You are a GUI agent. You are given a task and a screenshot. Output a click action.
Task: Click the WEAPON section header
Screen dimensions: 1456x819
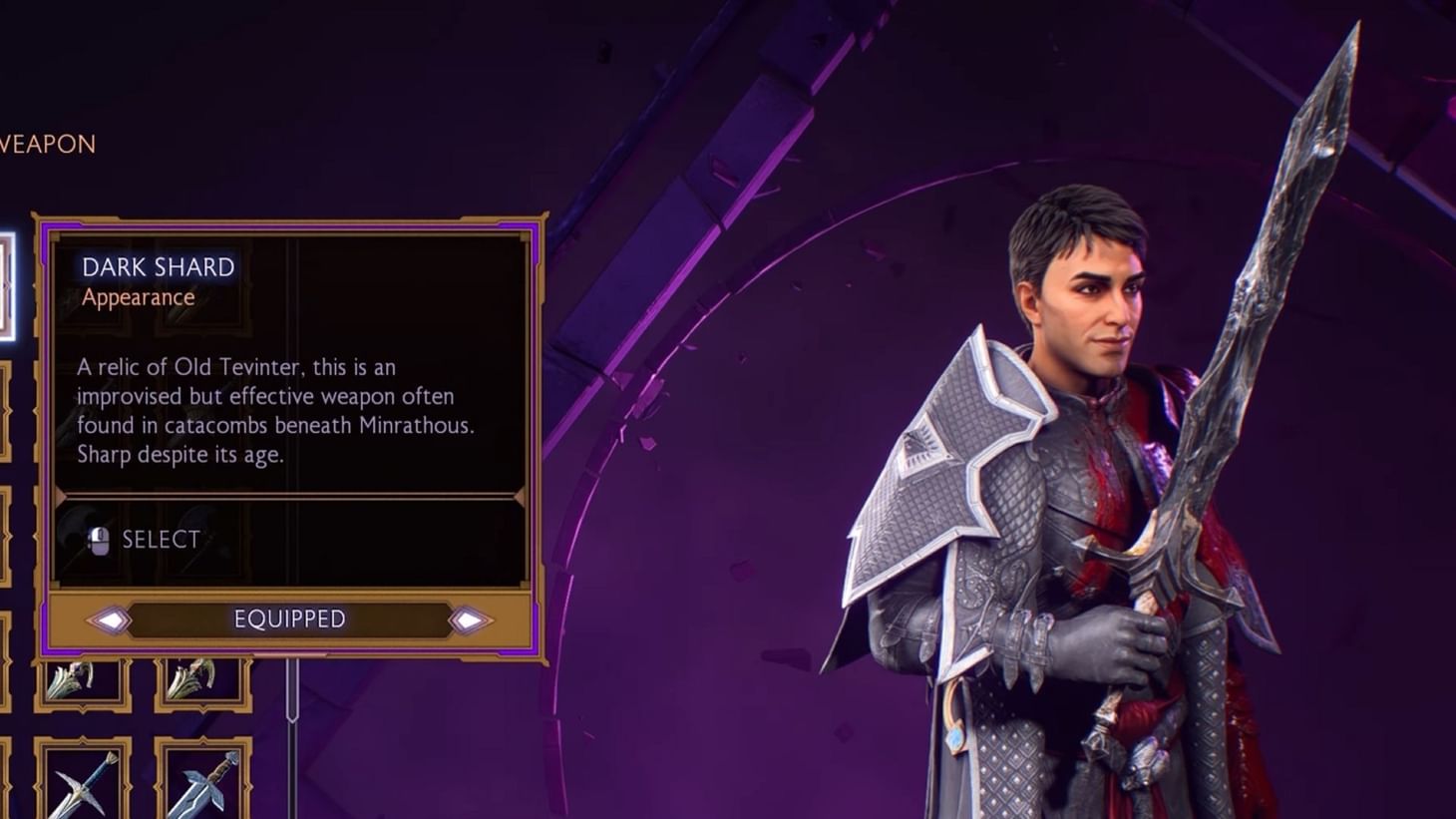(x=47, y=145)
